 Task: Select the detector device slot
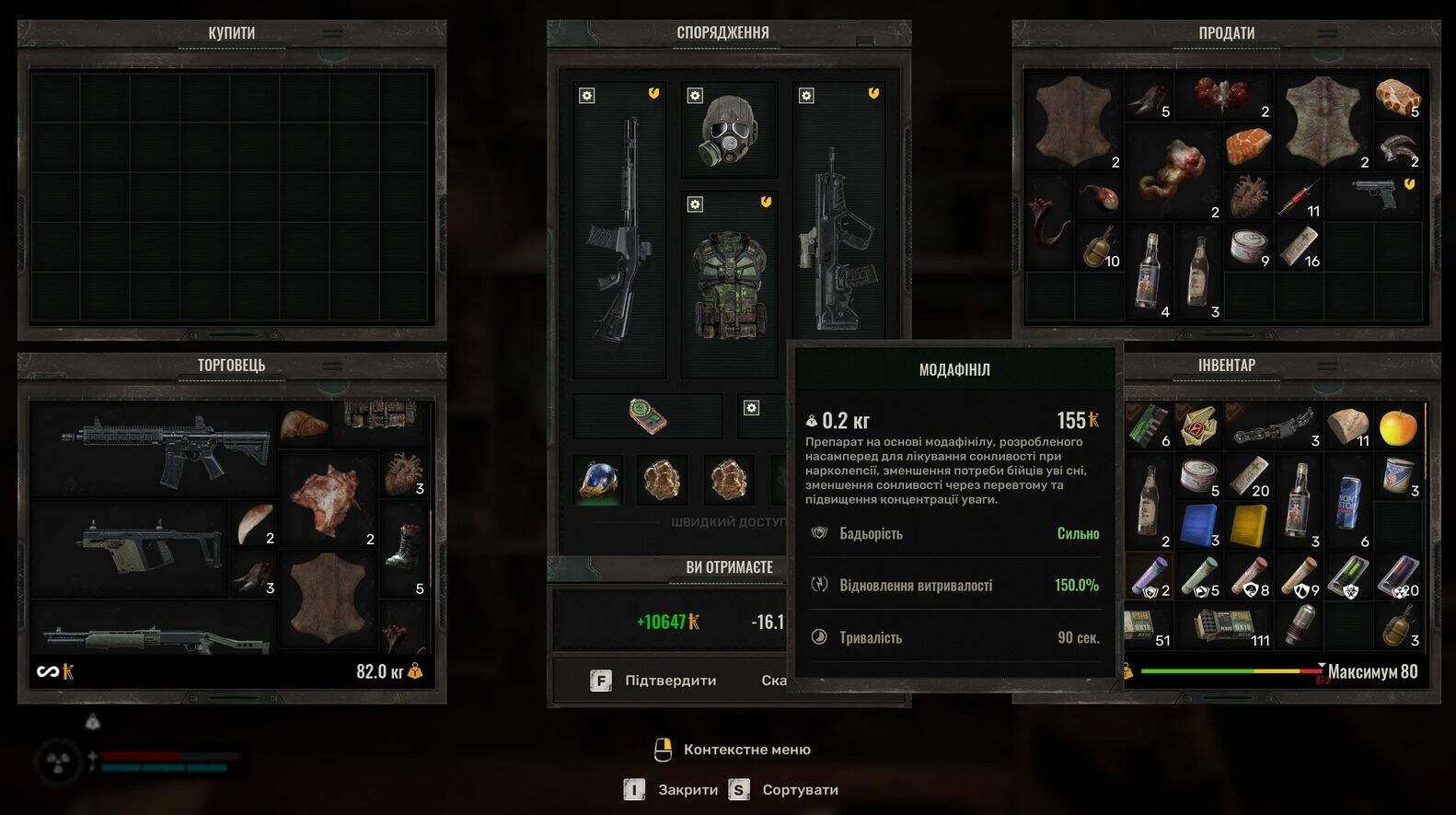[x=648, y=415]
